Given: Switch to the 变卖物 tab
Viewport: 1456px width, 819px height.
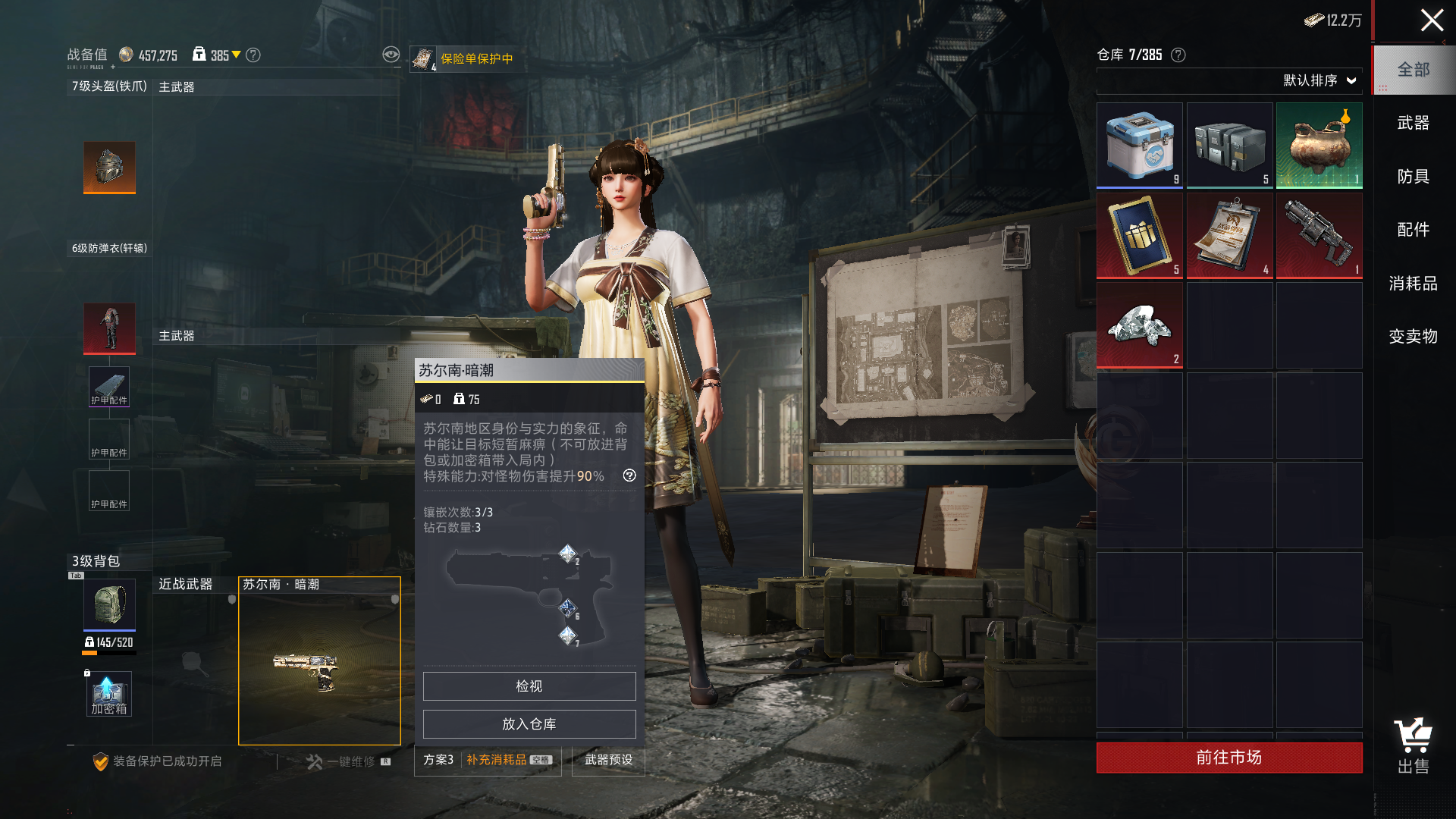Looking at the screenshot, I should (1413, 337).
